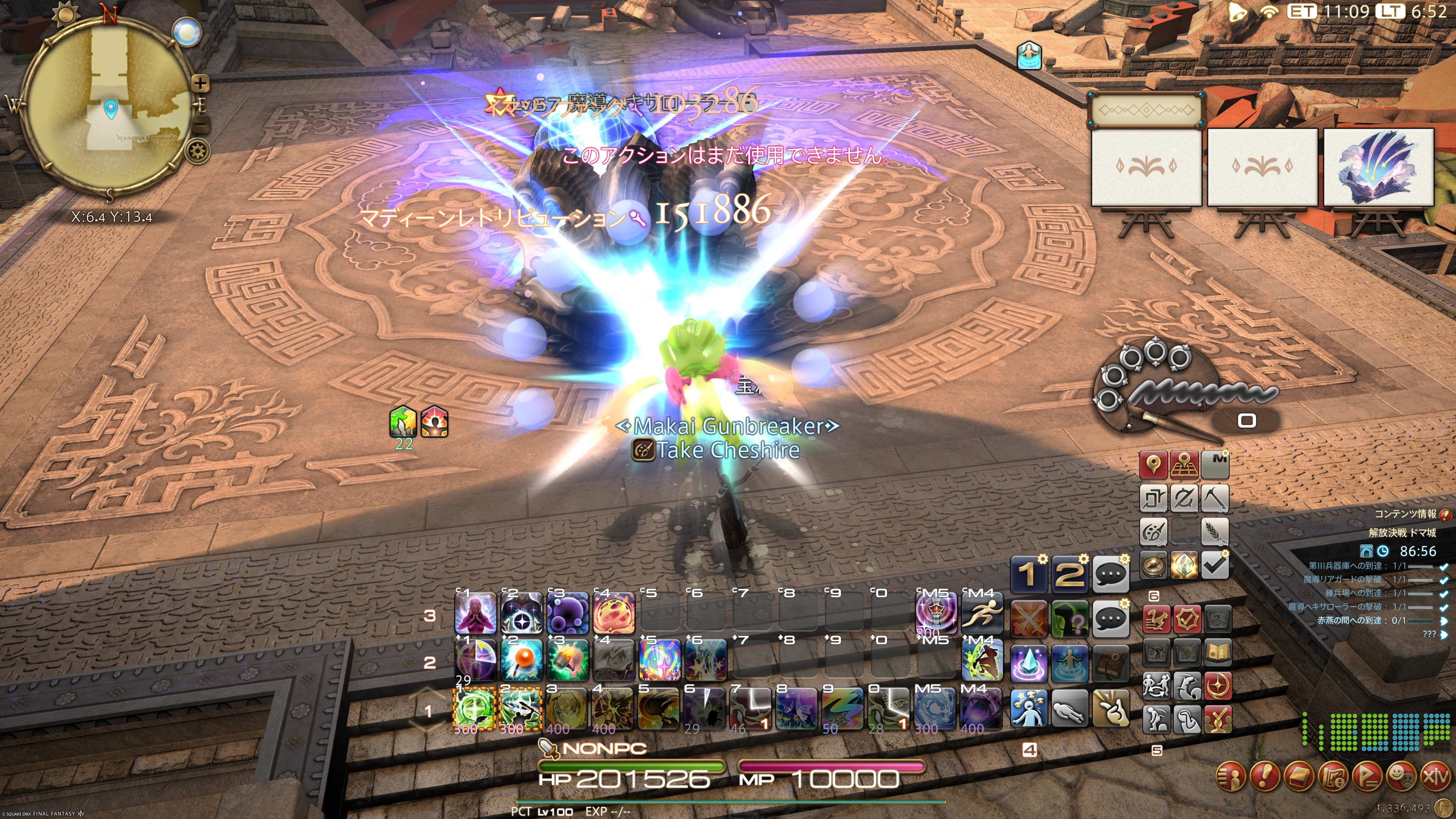
Task: Click the minimap zoom-in plus button
Action: tap(200, 84)
